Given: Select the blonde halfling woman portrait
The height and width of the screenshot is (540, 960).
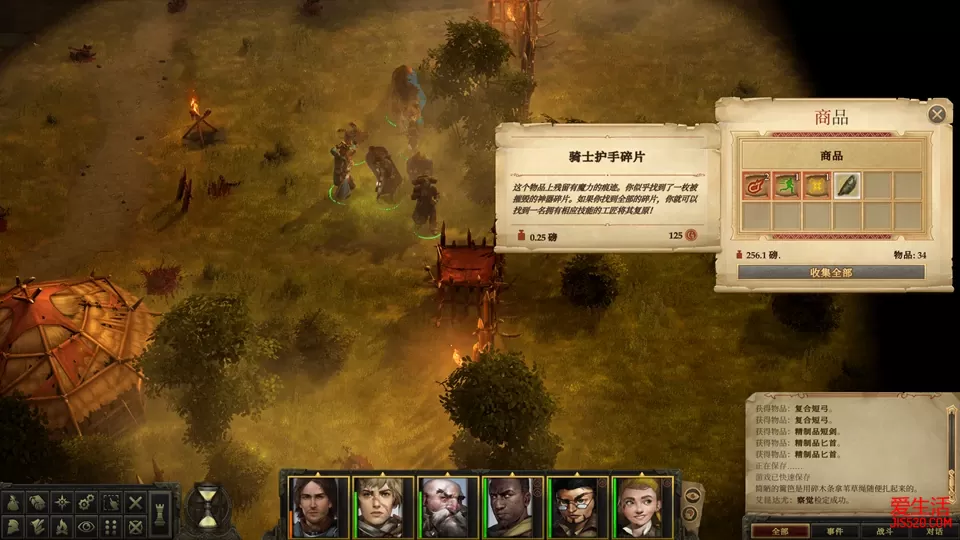Looking at the screenshot, I should [x=643, y=505].
